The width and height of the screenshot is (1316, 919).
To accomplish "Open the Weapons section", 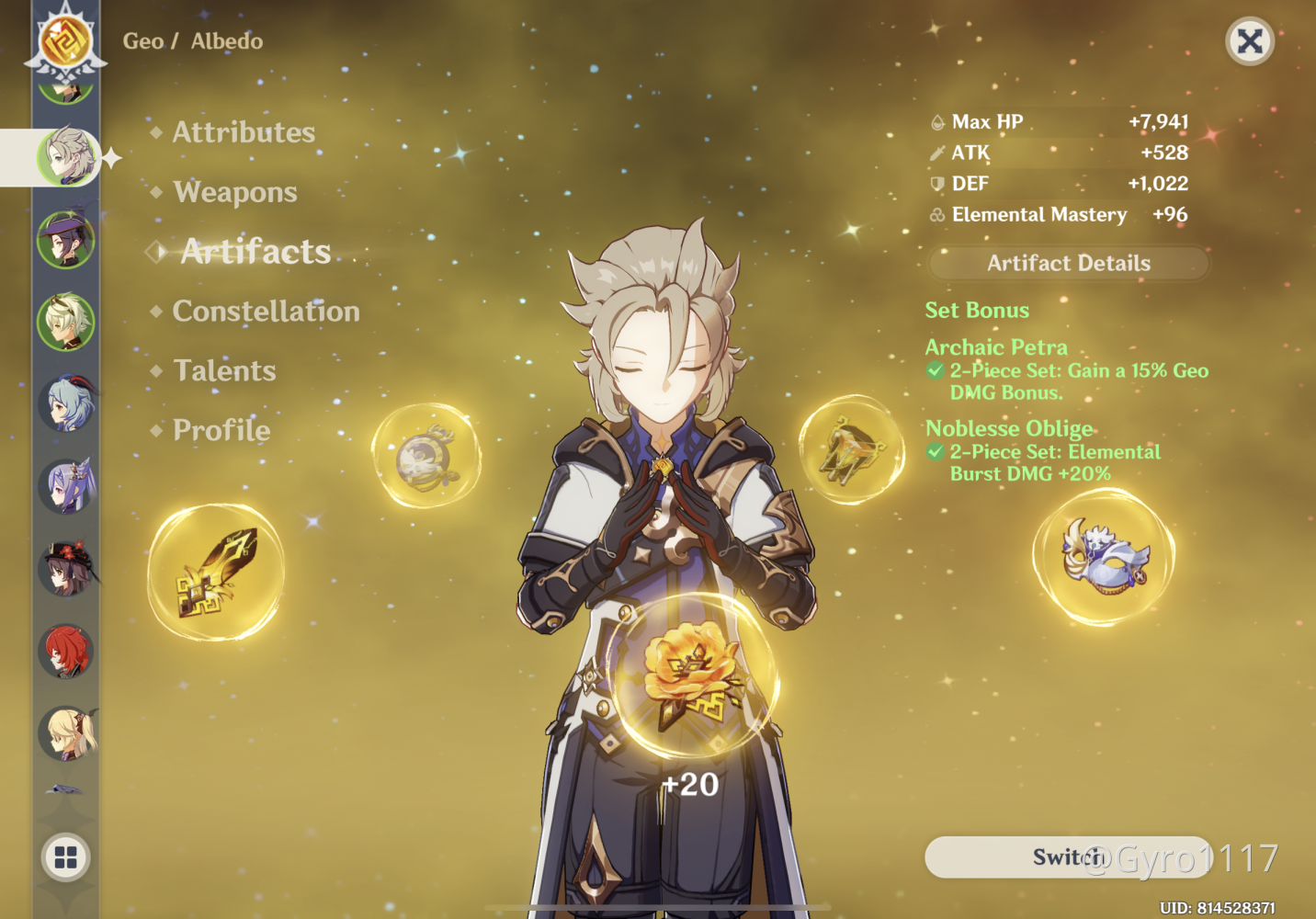I will [235, 192].
